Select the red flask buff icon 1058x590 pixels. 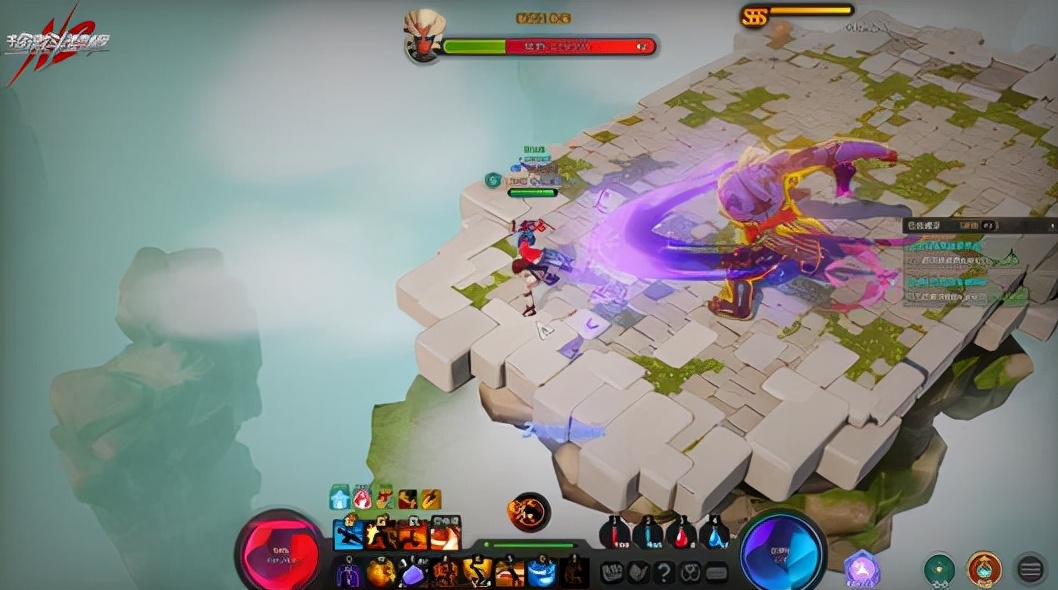(x=362, y=497)
